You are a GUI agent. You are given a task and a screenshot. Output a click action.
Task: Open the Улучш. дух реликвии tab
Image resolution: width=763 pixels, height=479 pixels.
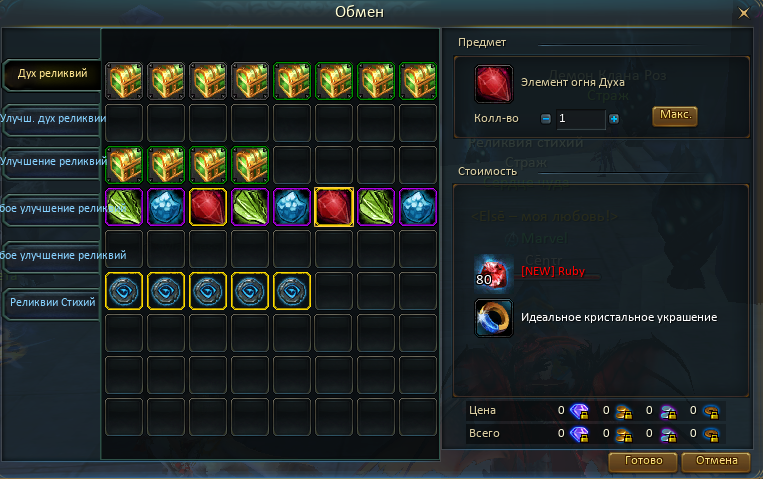(x=54, y=119)
